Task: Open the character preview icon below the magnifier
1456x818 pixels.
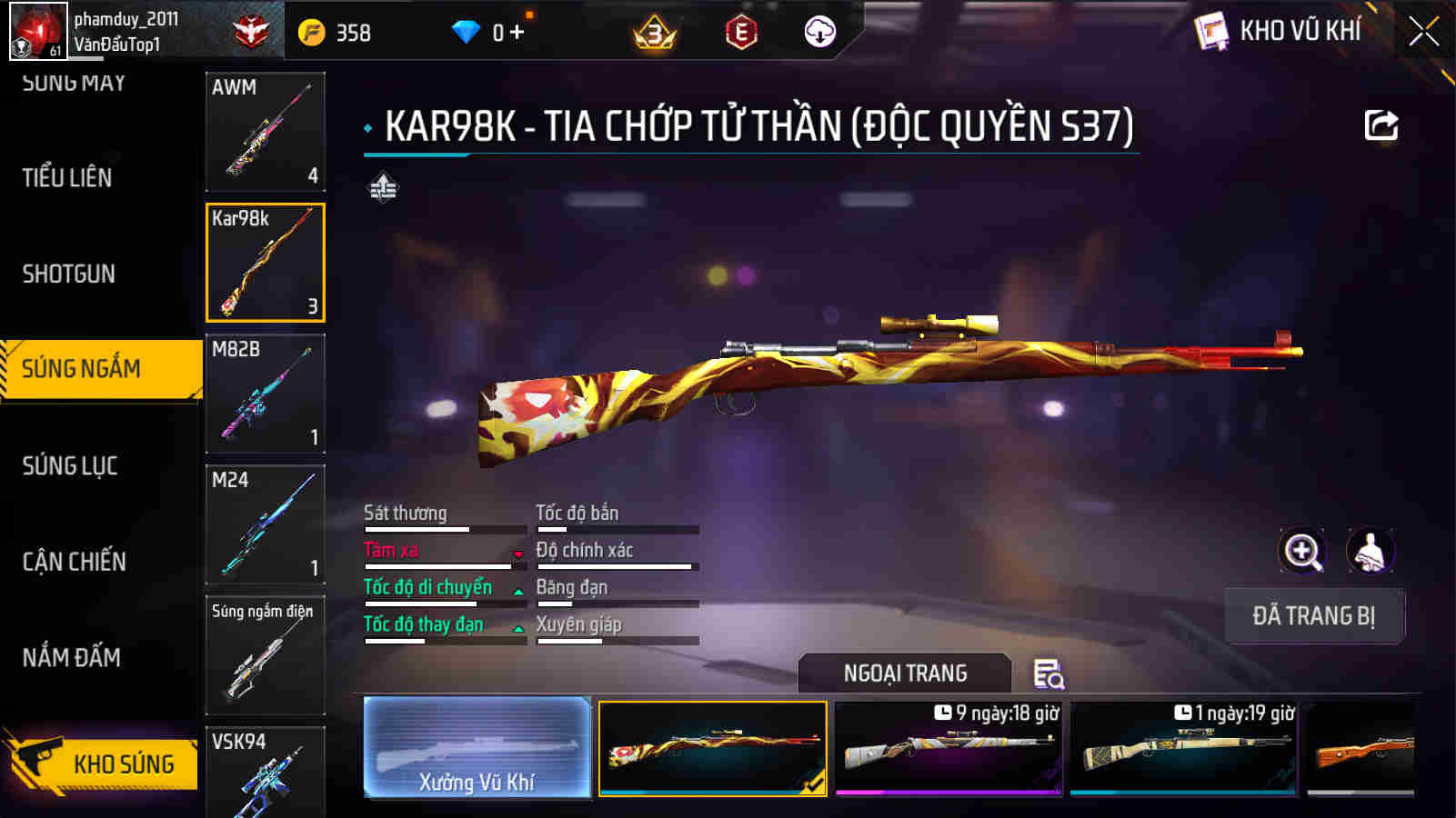Action: pyautogui.click(x=1370, y=552)
